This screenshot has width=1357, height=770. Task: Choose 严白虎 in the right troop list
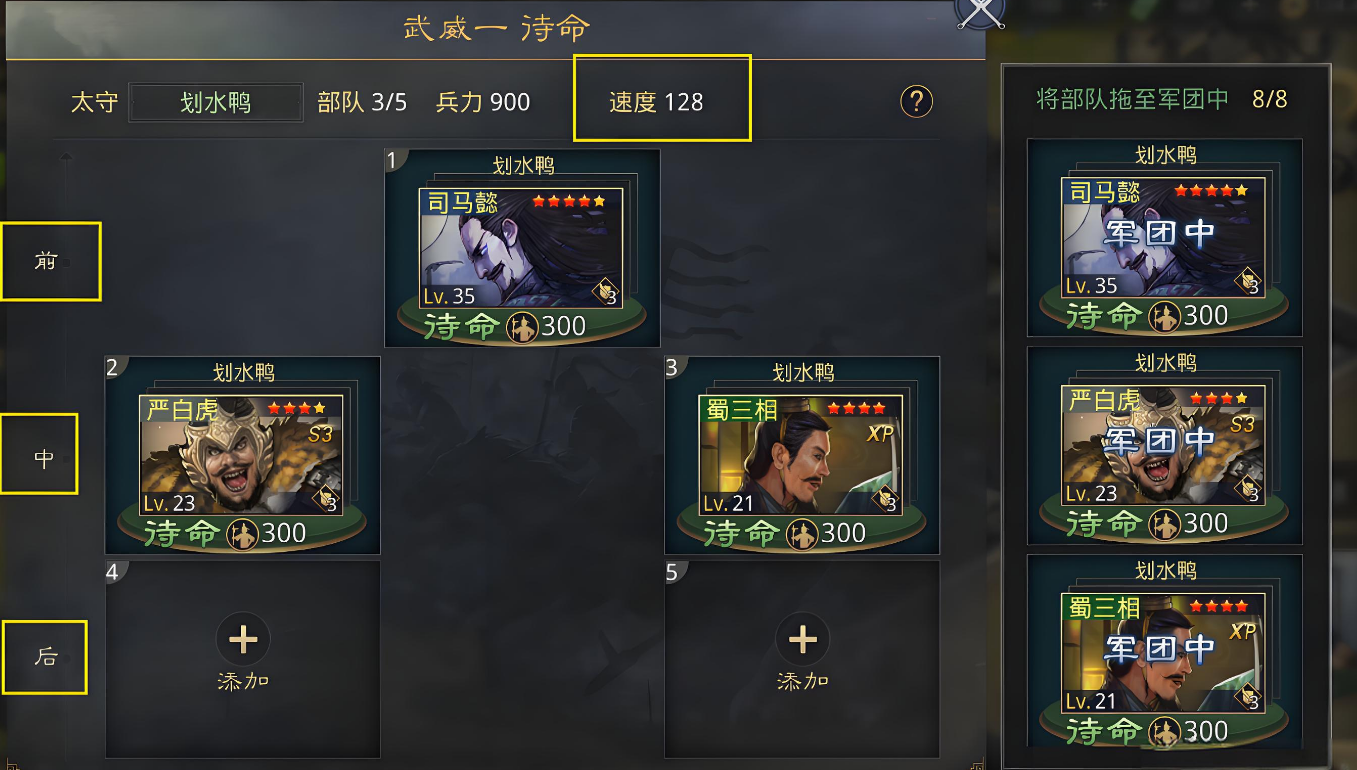(1164, 446)
